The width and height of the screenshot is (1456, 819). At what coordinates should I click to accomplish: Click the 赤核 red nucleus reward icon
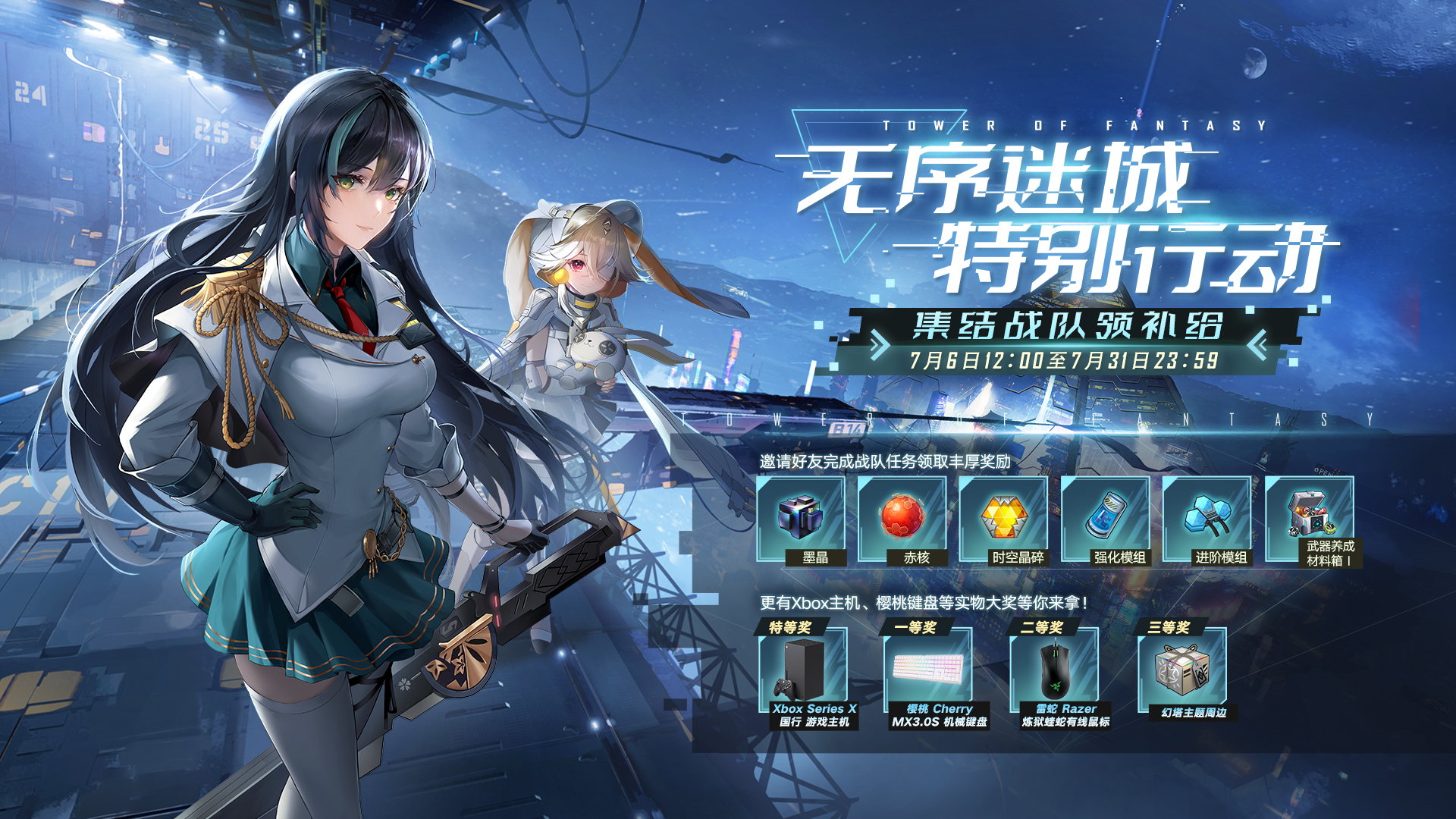(902, 518)
